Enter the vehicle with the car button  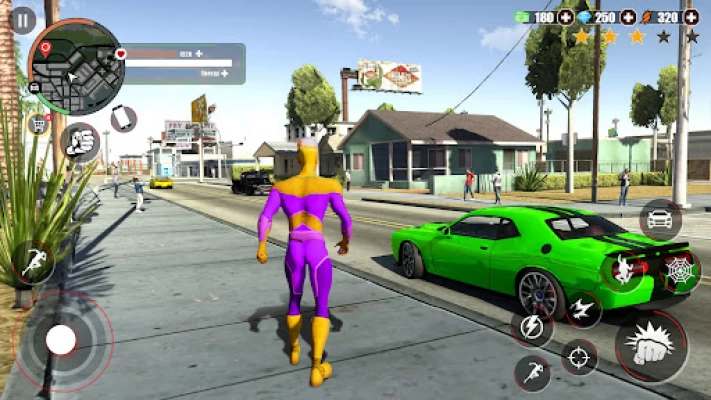pyautogui.click(x=661, y=219)
